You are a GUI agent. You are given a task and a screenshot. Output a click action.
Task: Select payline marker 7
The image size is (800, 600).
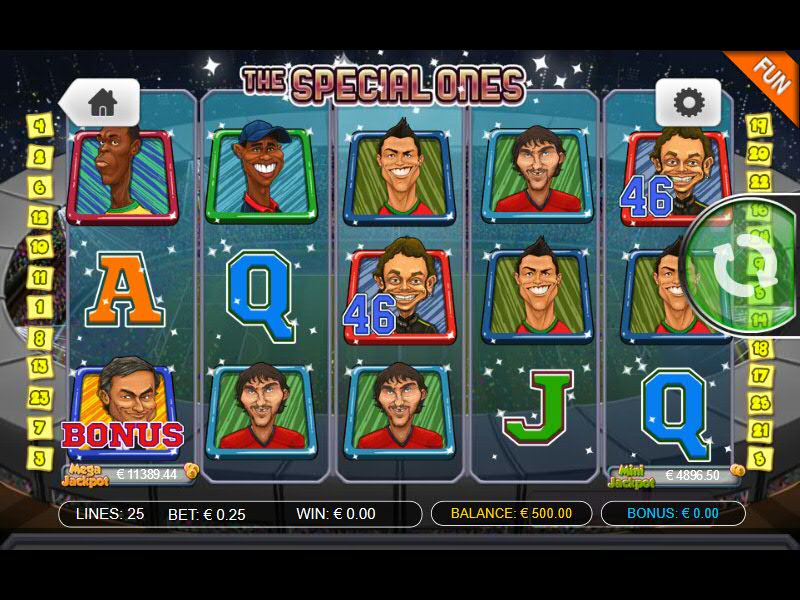point(40,427)
